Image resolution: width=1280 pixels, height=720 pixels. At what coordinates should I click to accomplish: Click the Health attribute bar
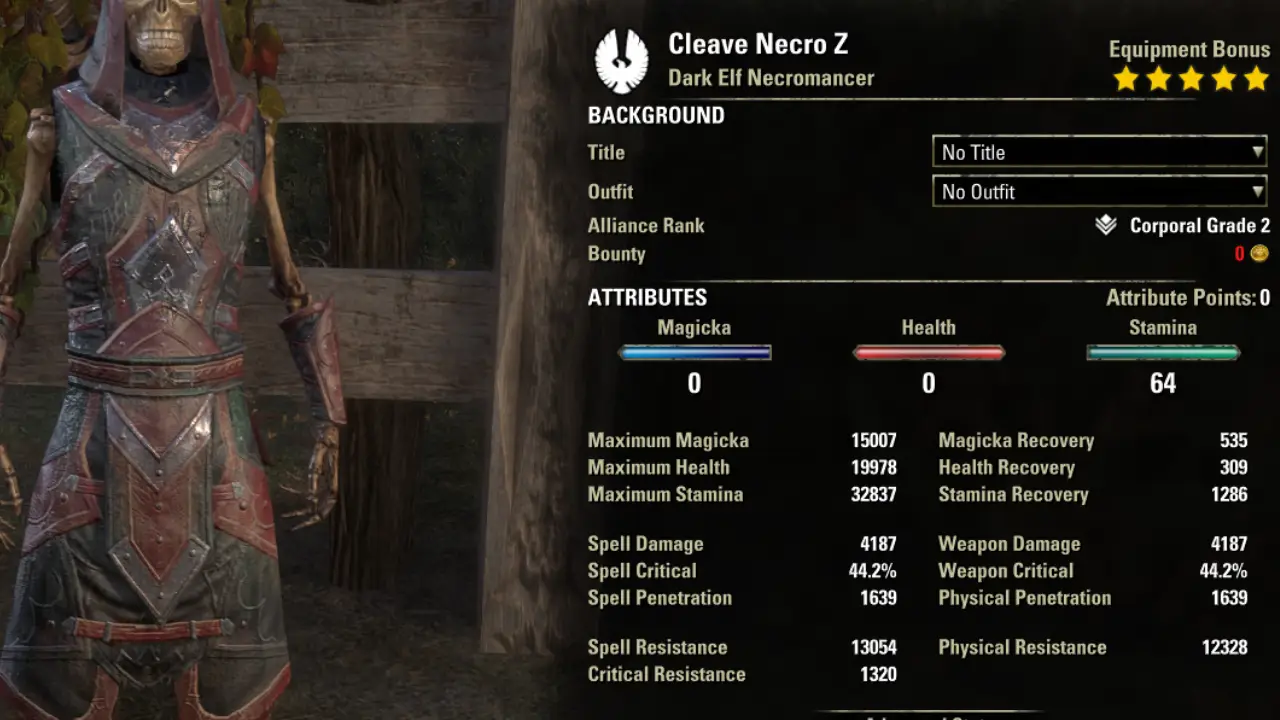(928, 352)
